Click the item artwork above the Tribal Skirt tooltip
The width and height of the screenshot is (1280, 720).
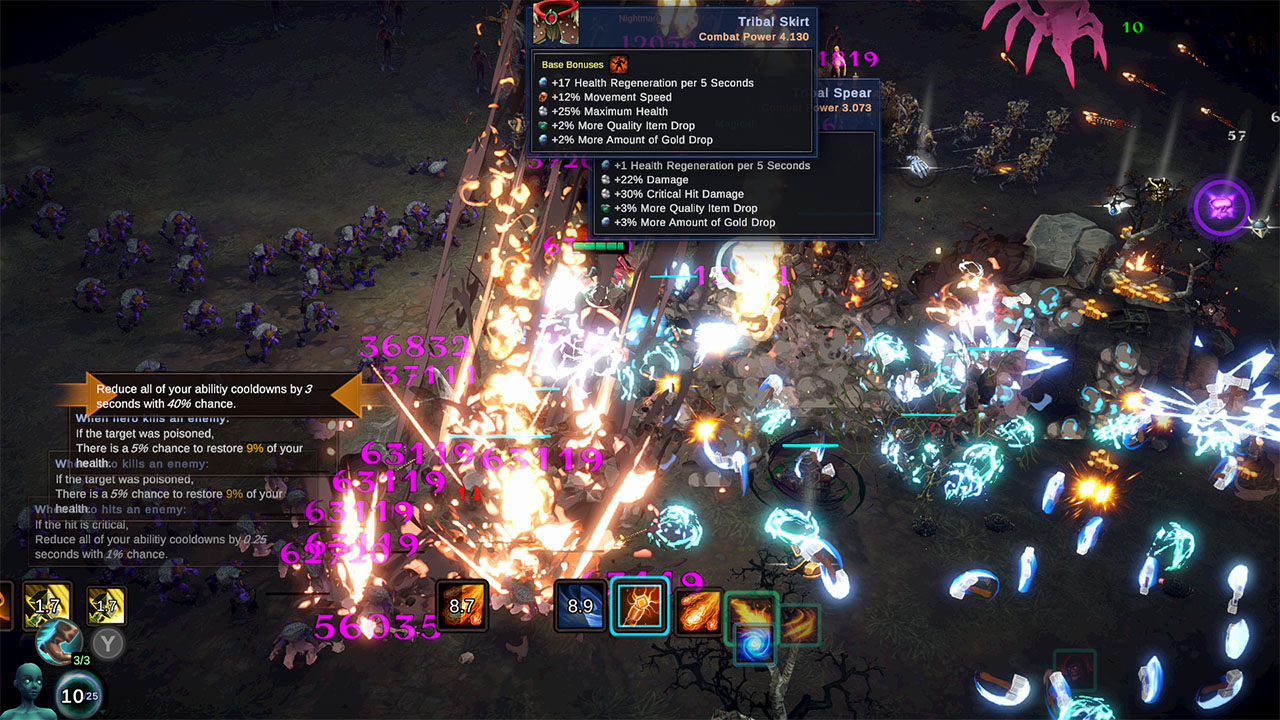[556, 22]
